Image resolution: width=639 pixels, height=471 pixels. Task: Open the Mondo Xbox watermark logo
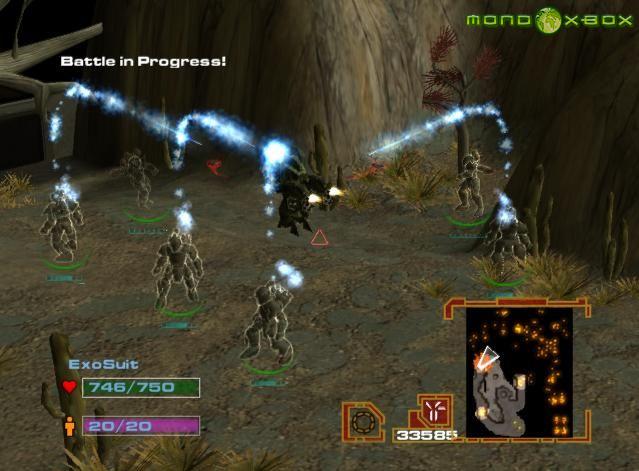click(547, 20)
